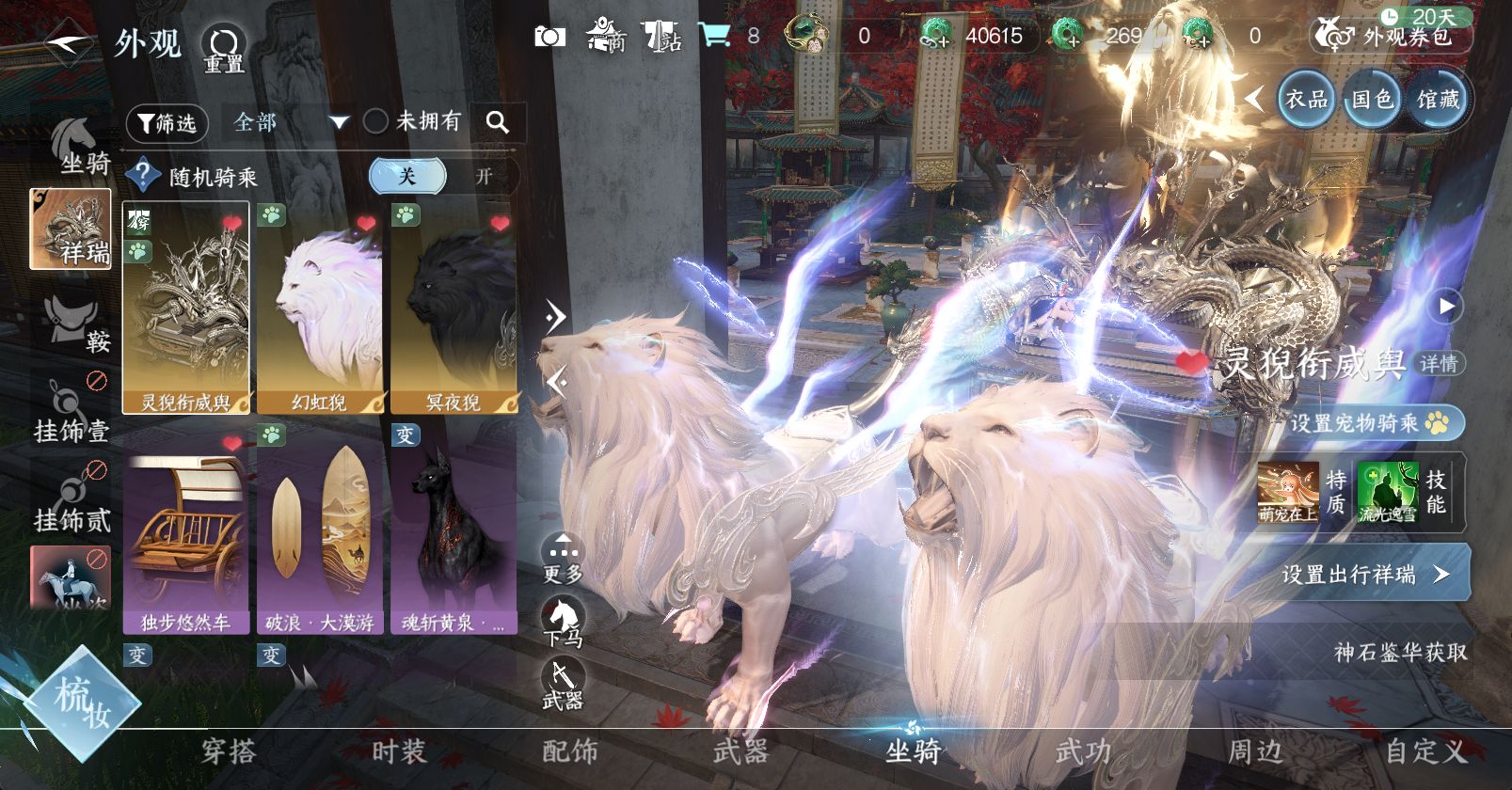This screenshot has width=1512, height=790.
Task: Open the 外观券包 voucher pack
Action: point(1391,37)
